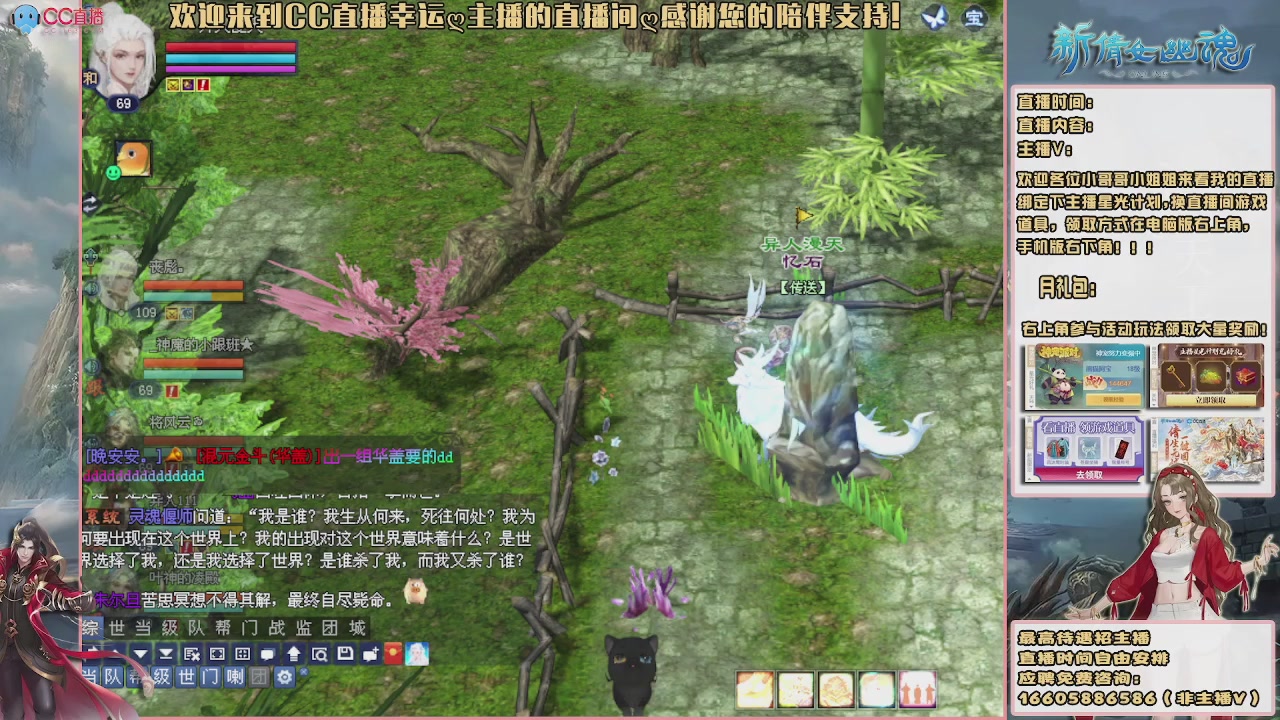The height and width of the screenshot is (720, 1280).
Task: Click the chat search magnifier icon
Action: (320, 654)
